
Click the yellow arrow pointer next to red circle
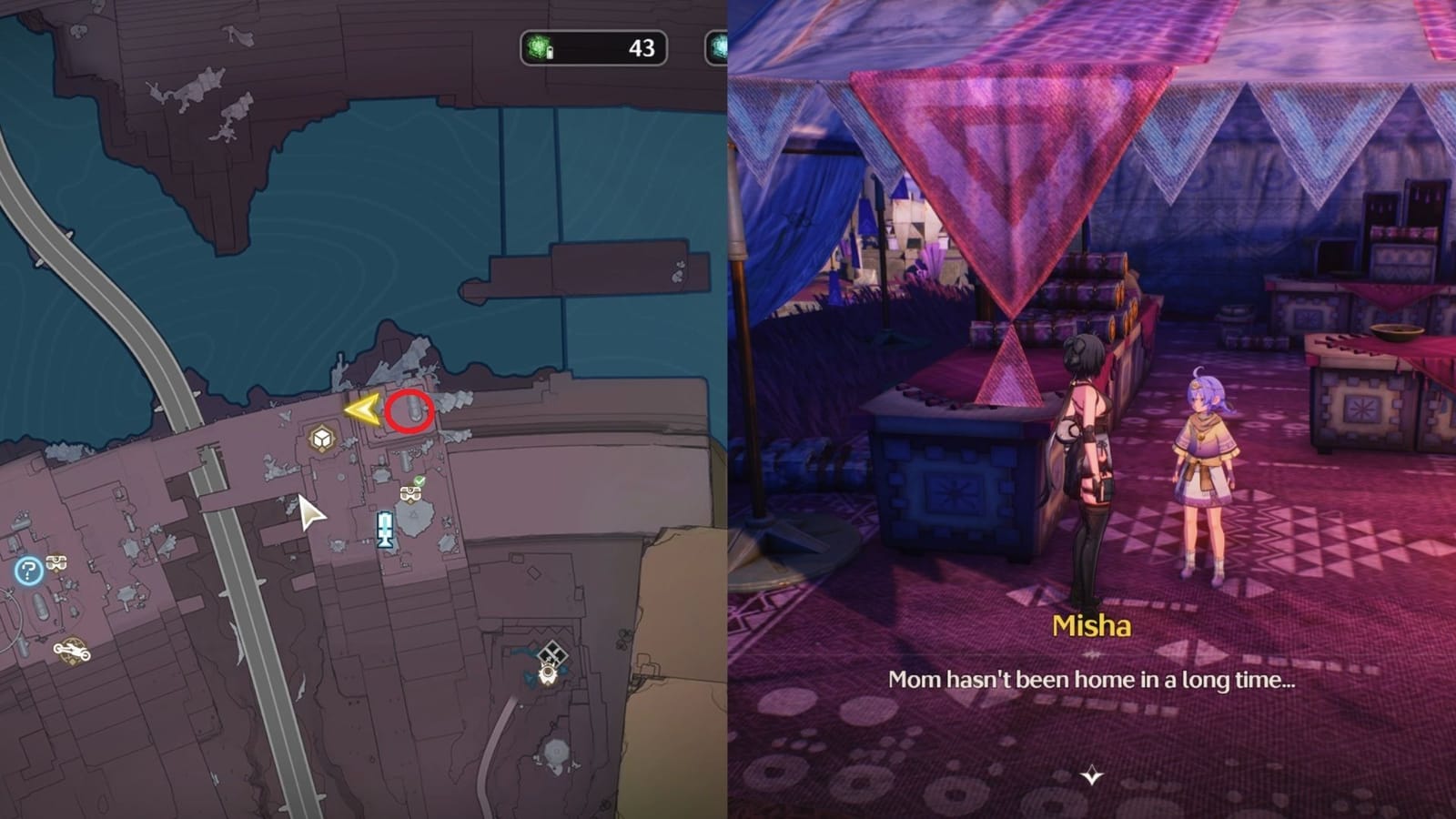tap(361, 411)
